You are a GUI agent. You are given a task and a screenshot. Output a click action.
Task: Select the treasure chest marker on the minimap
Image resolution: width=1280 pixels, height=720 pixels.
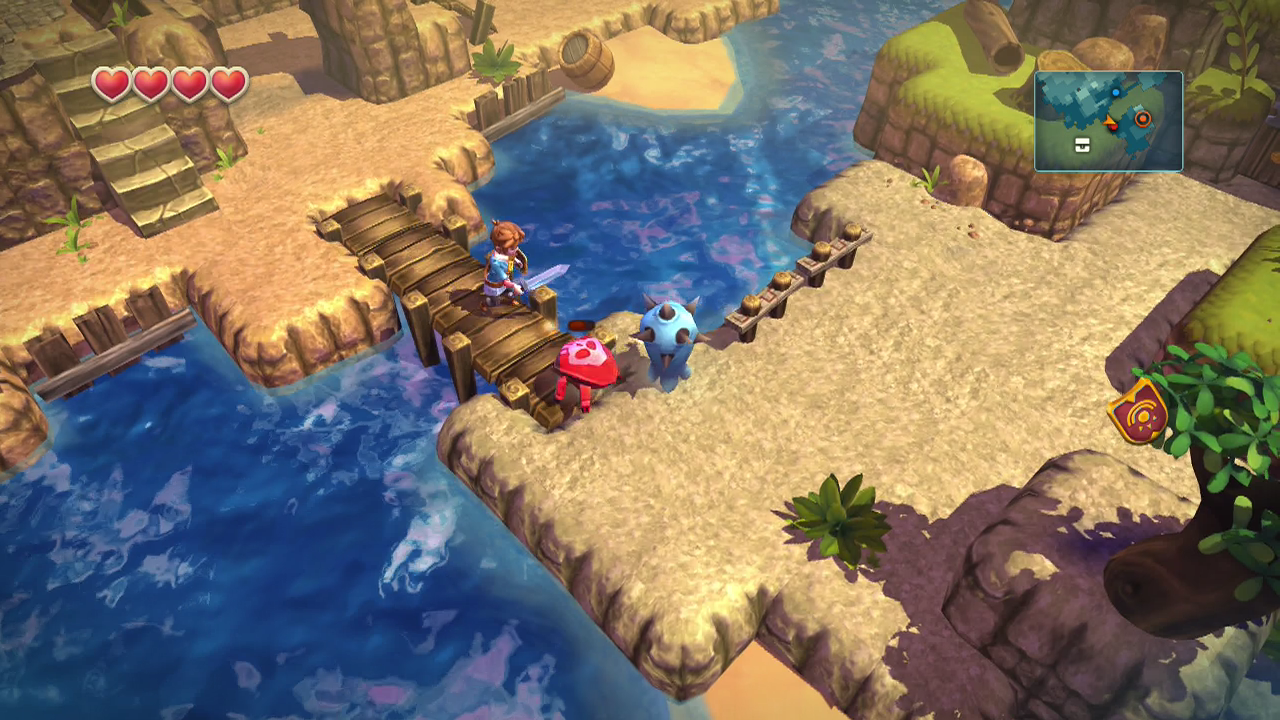[x=1082, y=146]
